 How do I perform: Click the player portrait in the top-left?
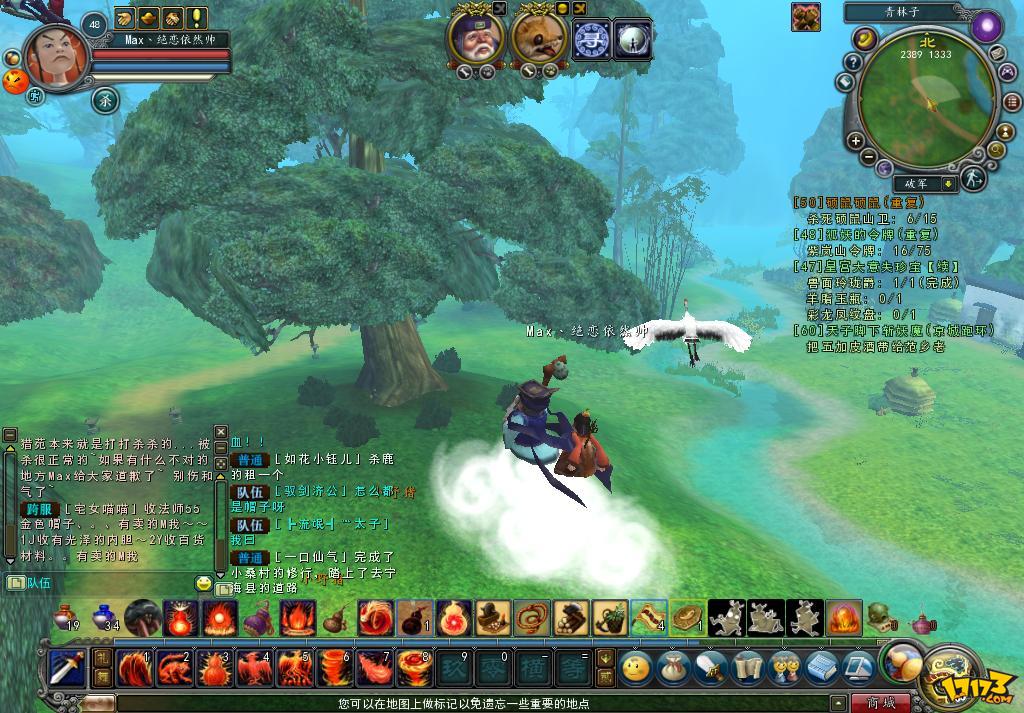tap(57, 59)
